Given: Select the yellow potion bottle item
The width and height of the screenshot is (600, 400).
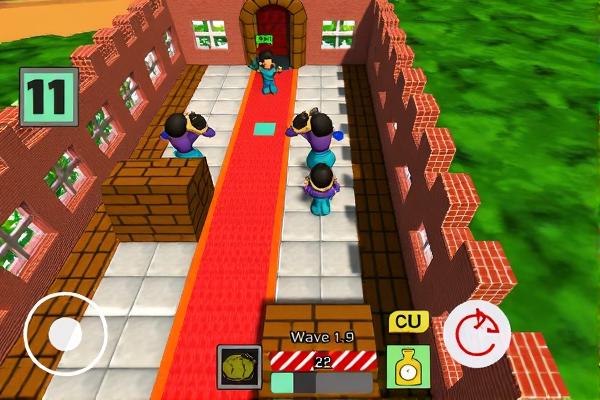Looking at the screenshot, I should point(408,367).
